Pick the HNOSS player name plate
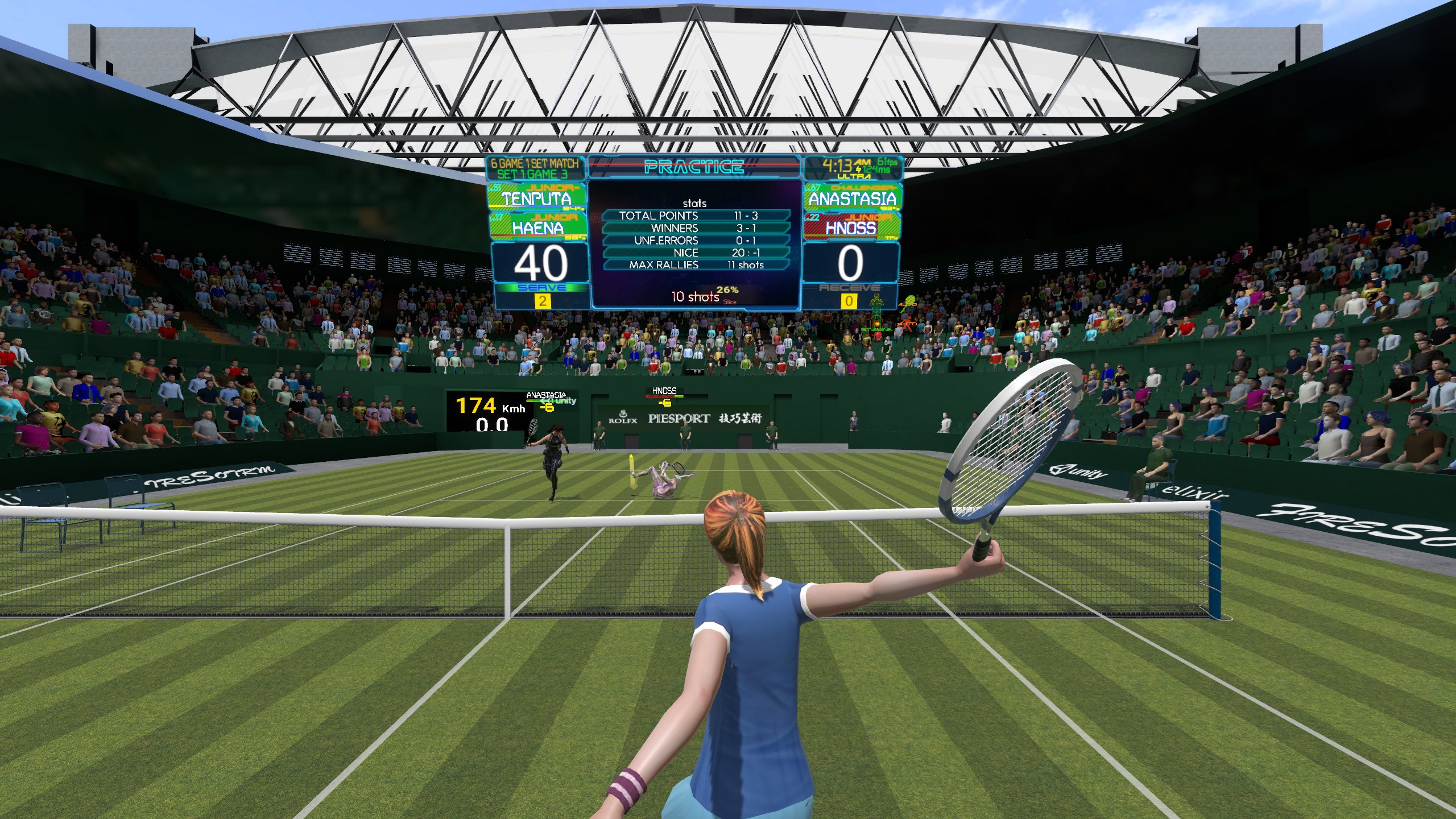Screen dimensions: 1456x819 click(x=851, y=227)
